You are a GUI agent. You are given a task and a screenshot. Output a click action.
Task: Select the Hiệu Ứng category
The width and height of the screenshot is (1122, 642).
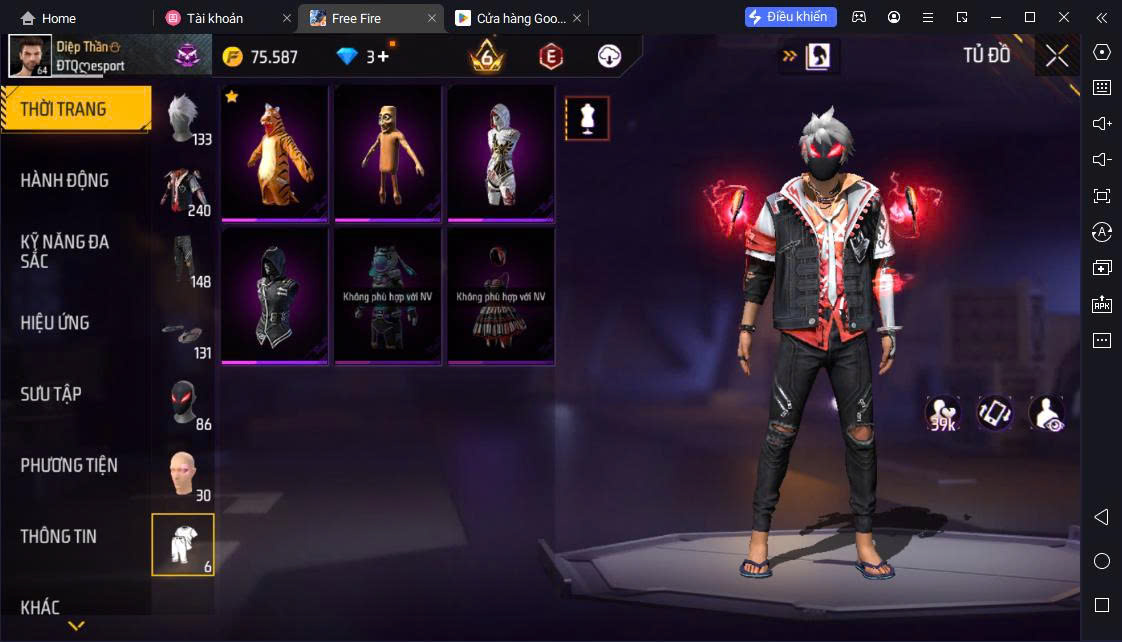[55, 323]
